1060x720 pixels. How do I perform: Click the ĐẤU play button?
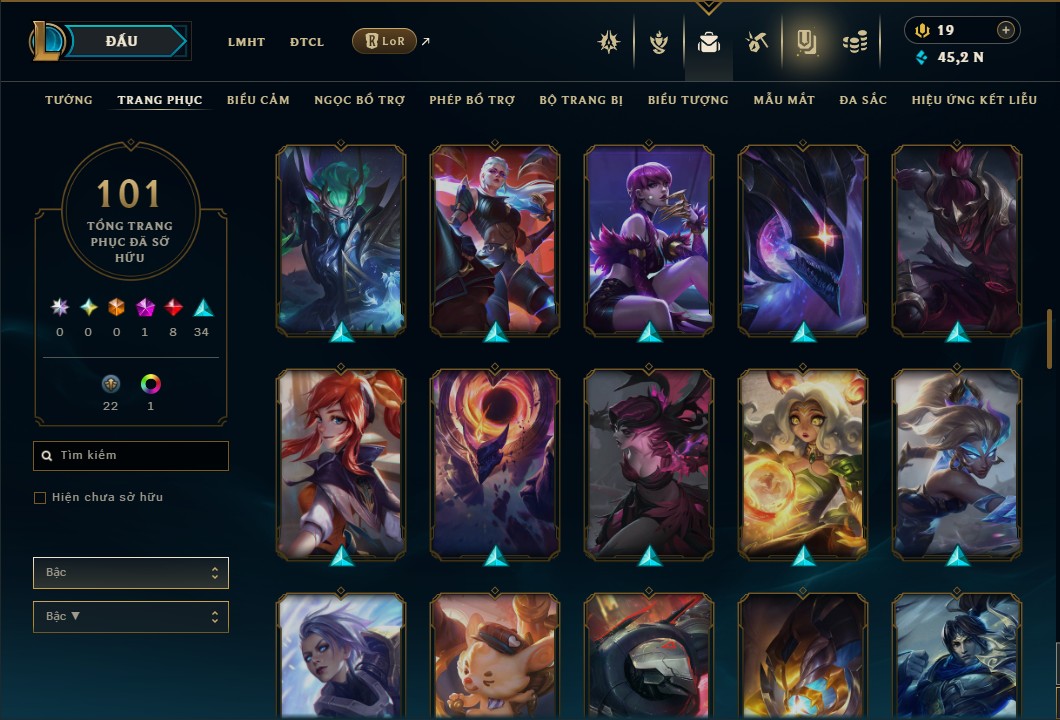coord(122,41)
